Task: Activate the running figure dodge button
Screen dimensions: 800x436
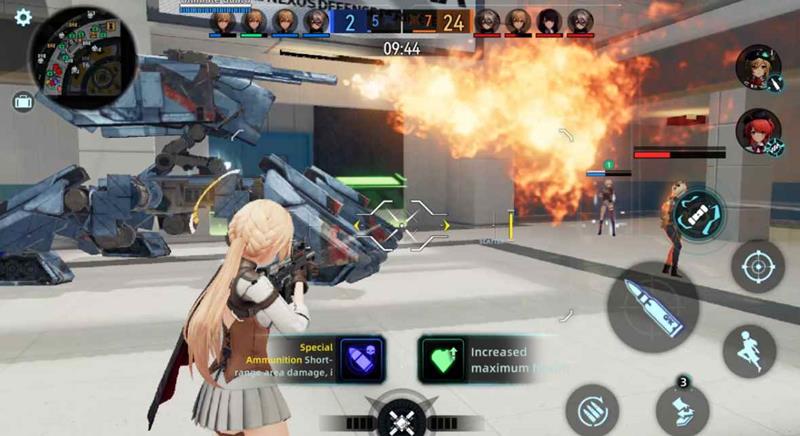Action: (x=749, y=351)
